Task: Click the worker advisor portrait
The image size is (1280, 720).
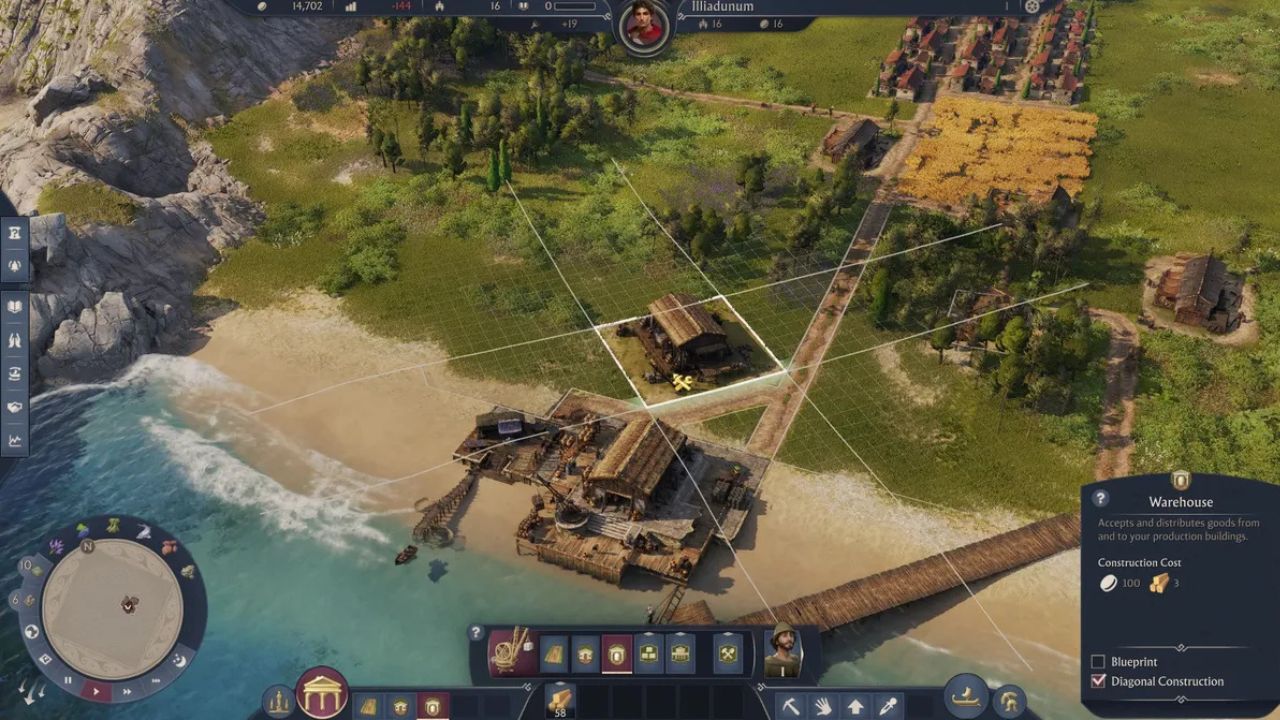Action: [783, 650]
